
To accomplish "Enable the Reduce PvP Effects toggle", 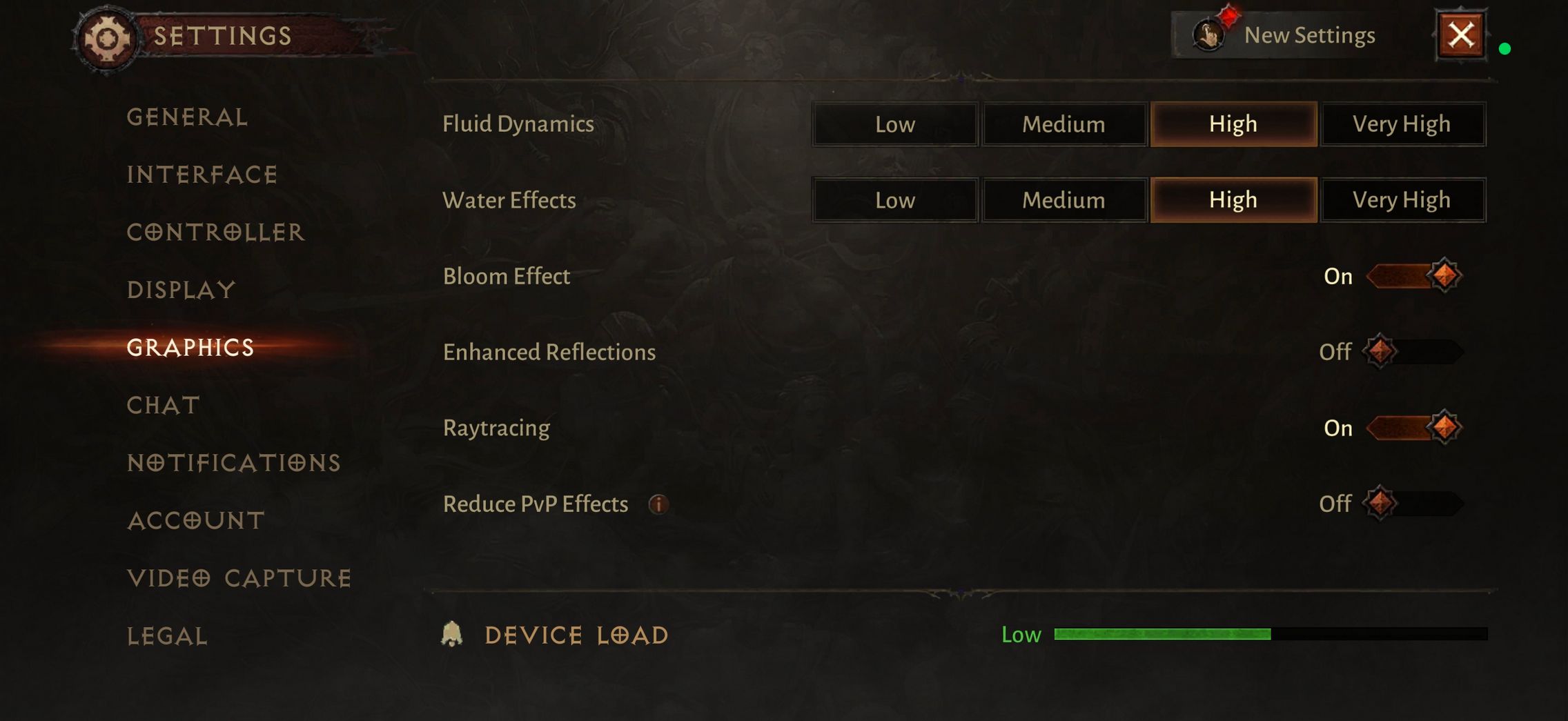I will coord(1413,504).
